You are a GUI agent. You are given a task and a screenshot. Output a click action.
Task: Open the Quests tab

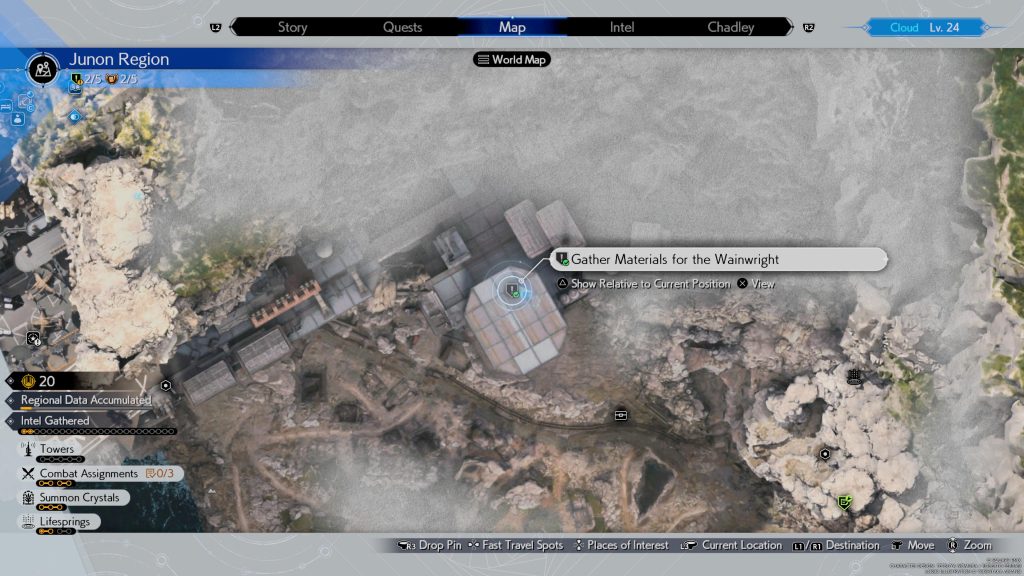[402, 27]
